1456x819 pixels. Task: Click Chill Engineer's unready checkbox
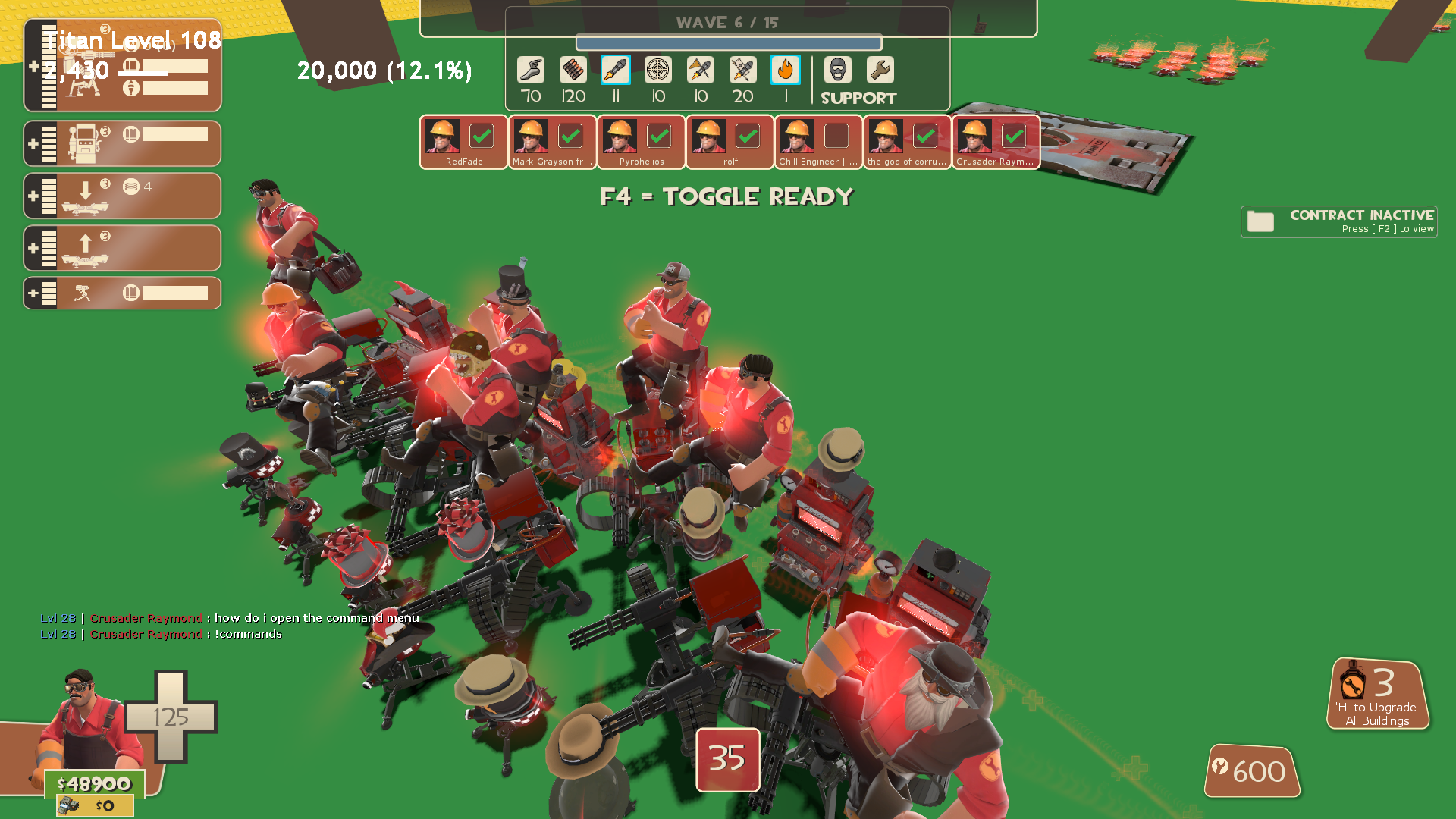tap(836, 136)
